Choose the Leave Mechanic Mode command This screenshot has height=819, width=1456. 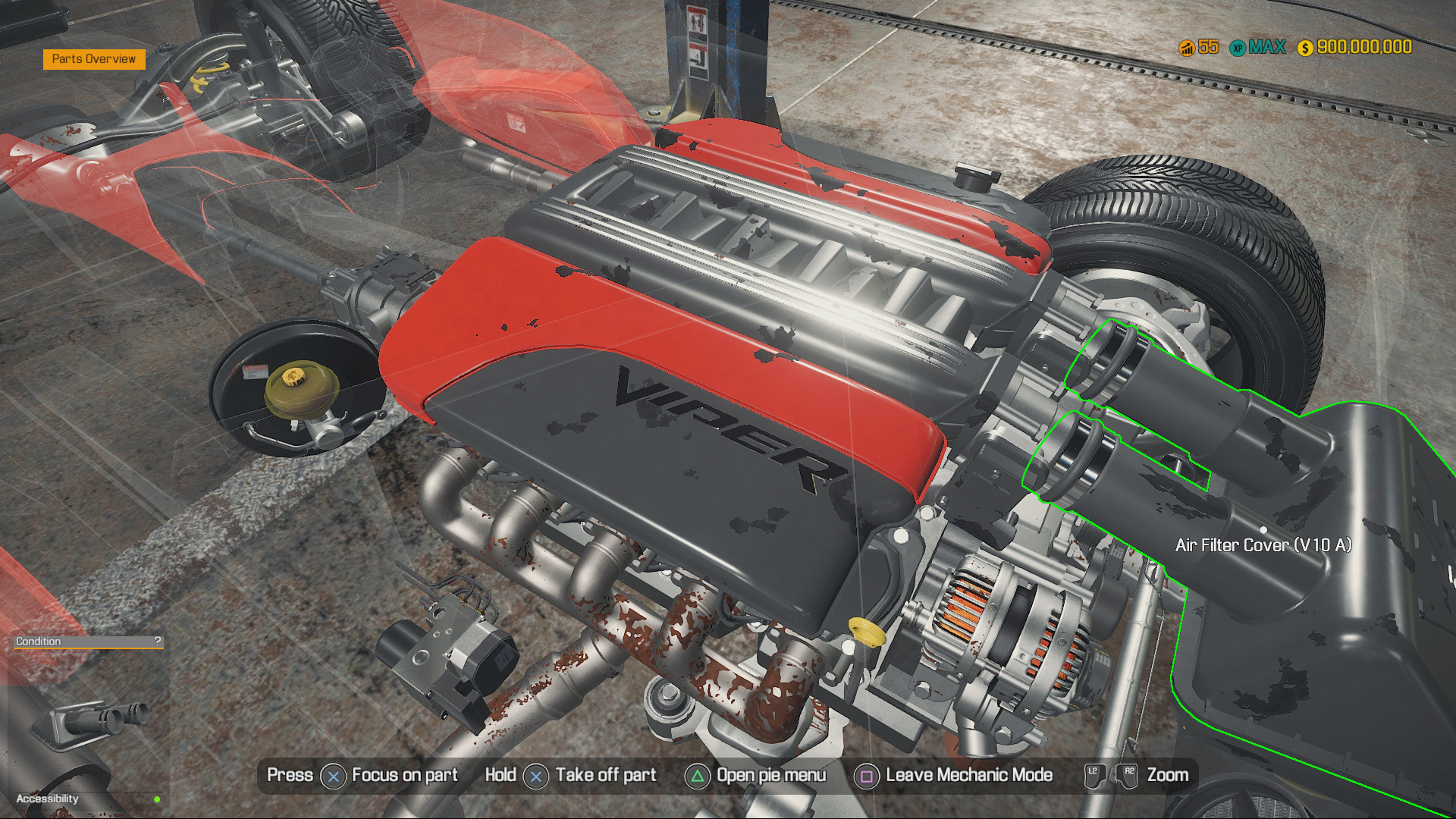[x=968, y=775]
